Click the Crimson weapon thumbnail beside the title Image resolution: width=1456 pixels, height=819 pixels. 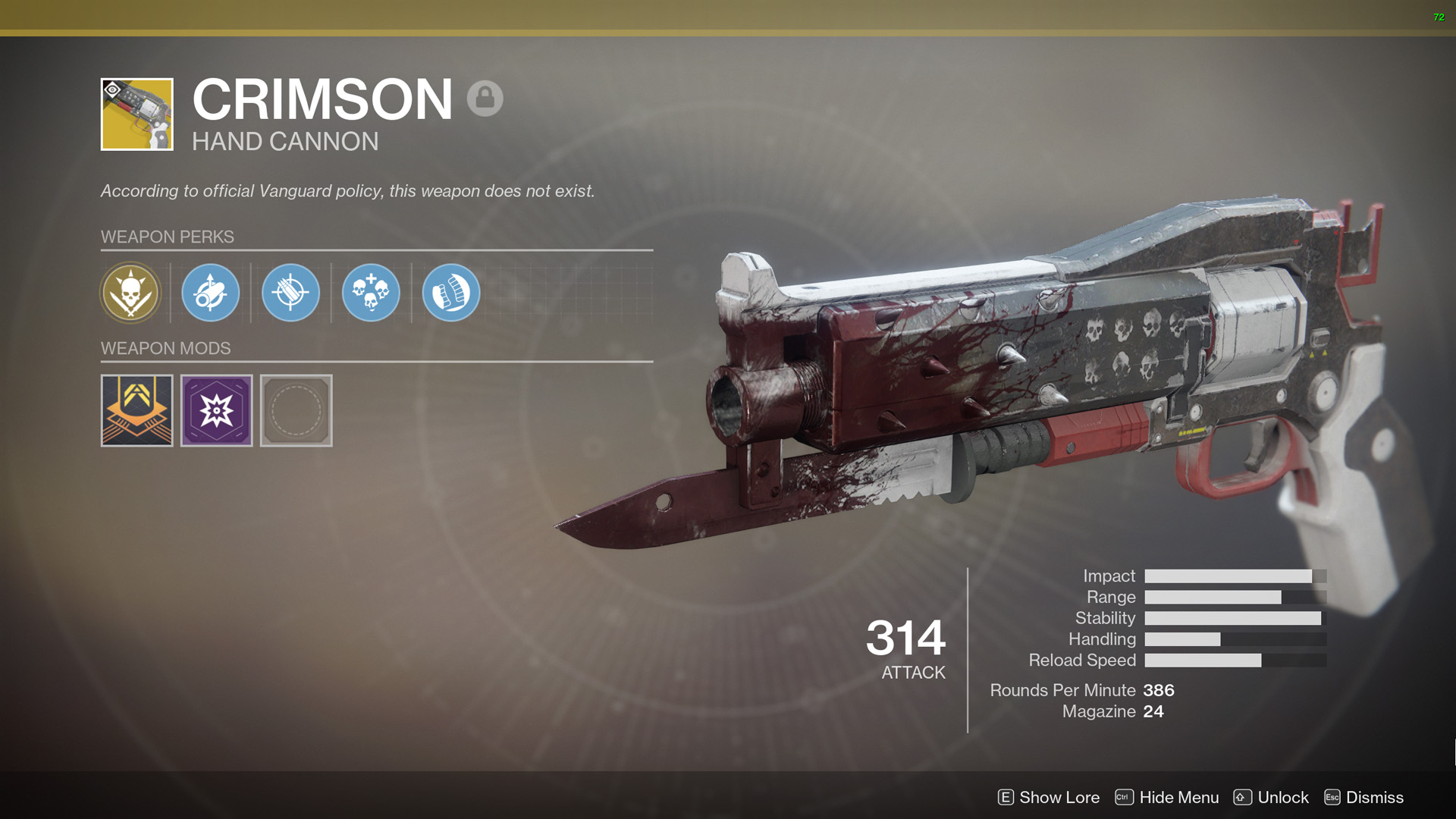136,115
